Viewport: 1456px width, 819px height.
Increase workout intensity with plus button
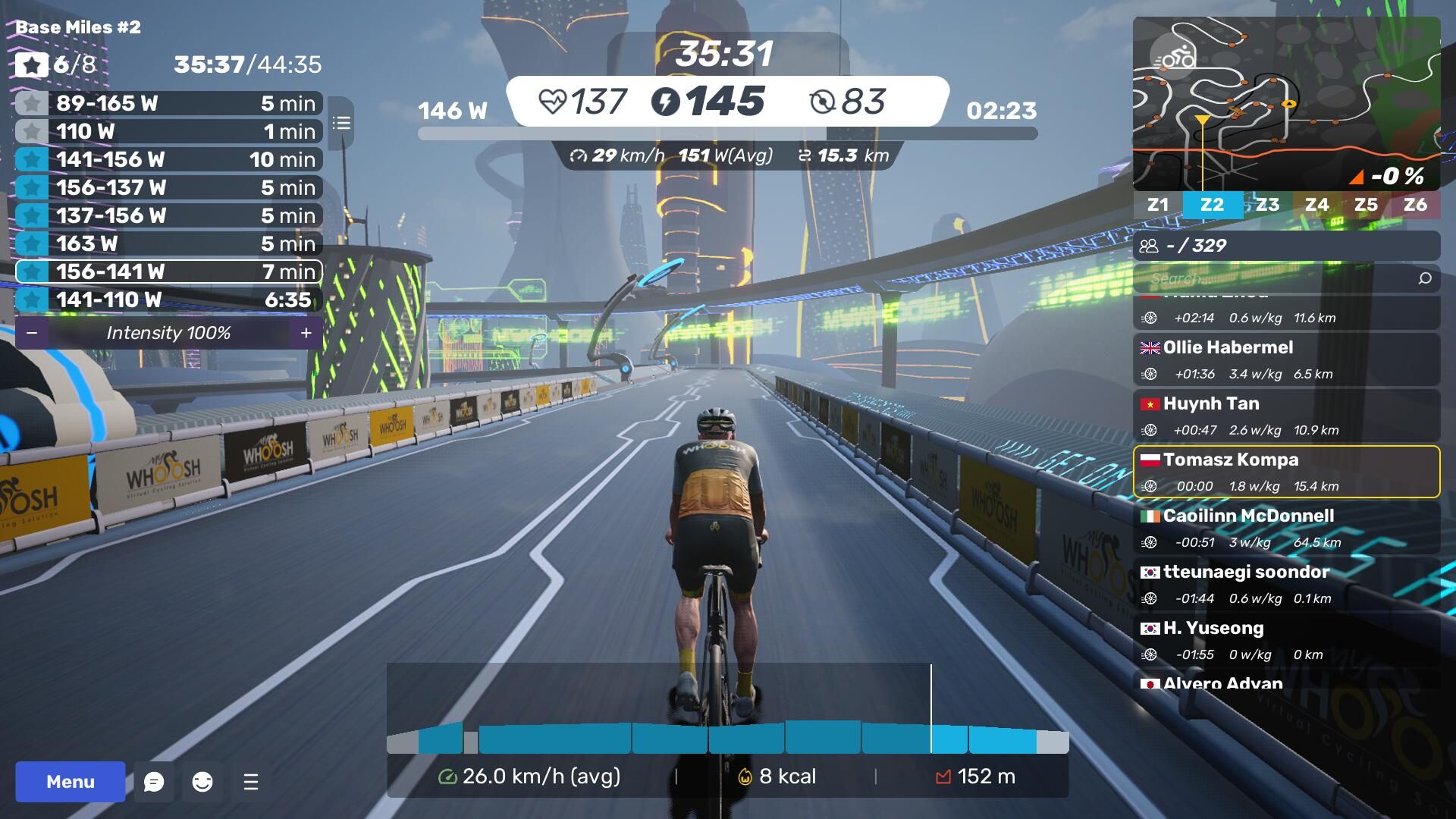[306, 333]
